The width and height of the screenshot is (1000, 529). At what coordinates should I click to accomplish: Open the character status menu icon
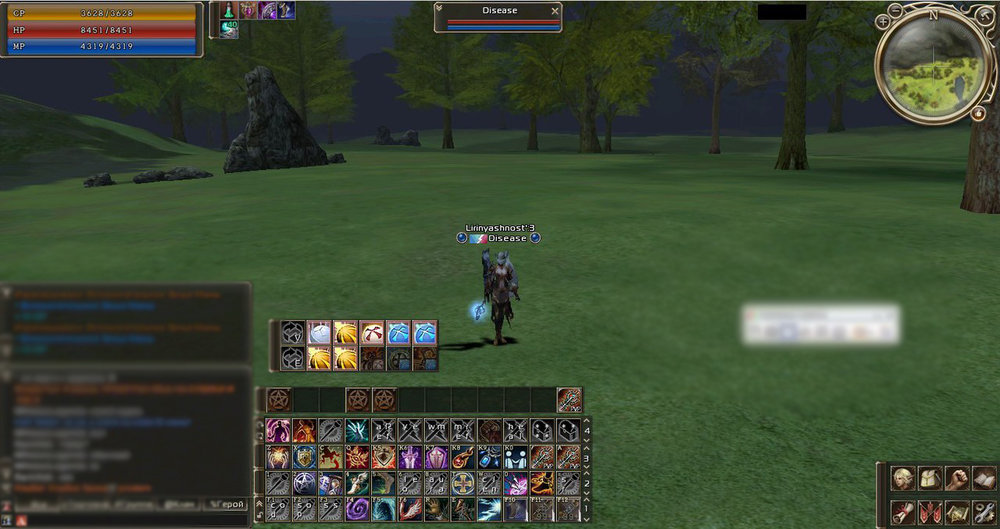click(x=903, y=478)
